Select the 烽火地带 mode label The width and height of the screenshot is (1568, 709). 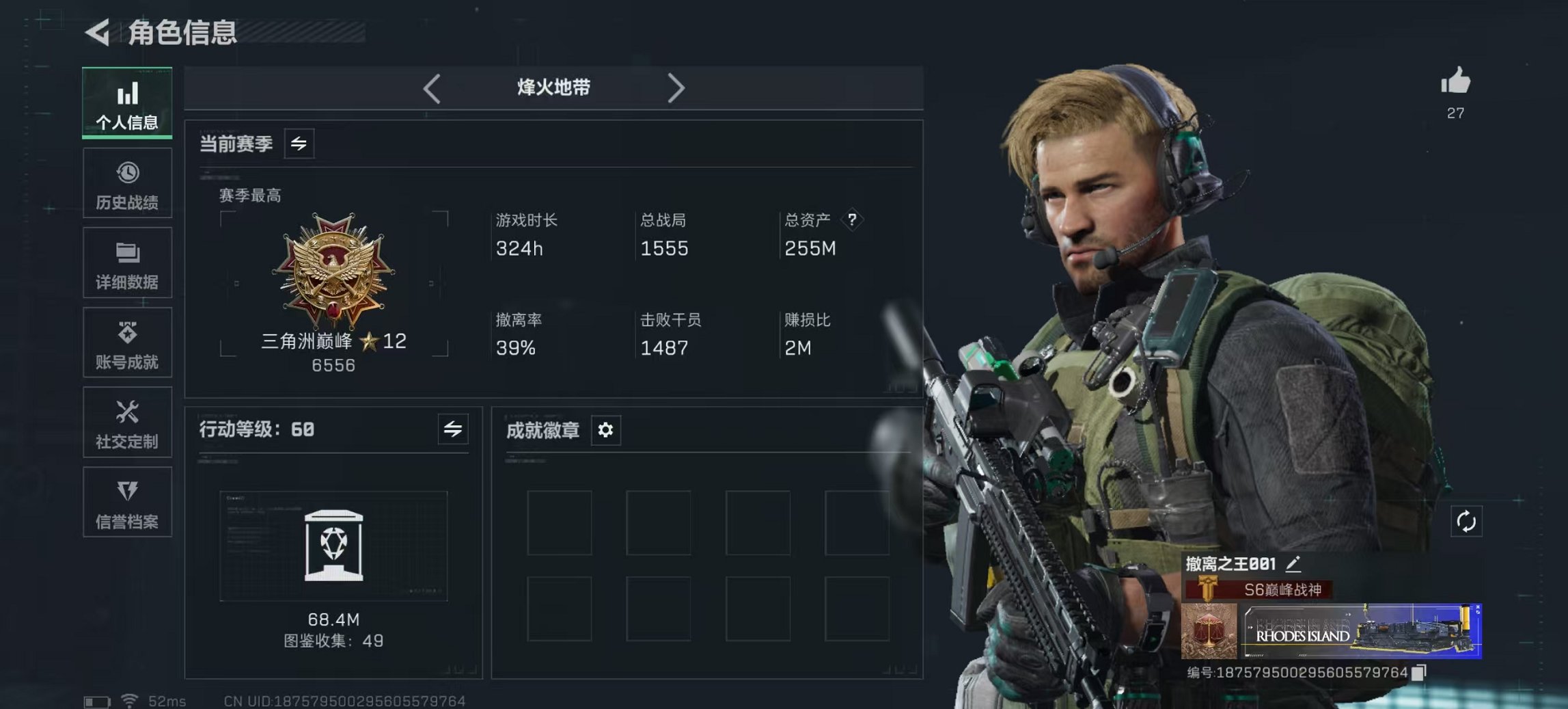click(x=554, y=87)
